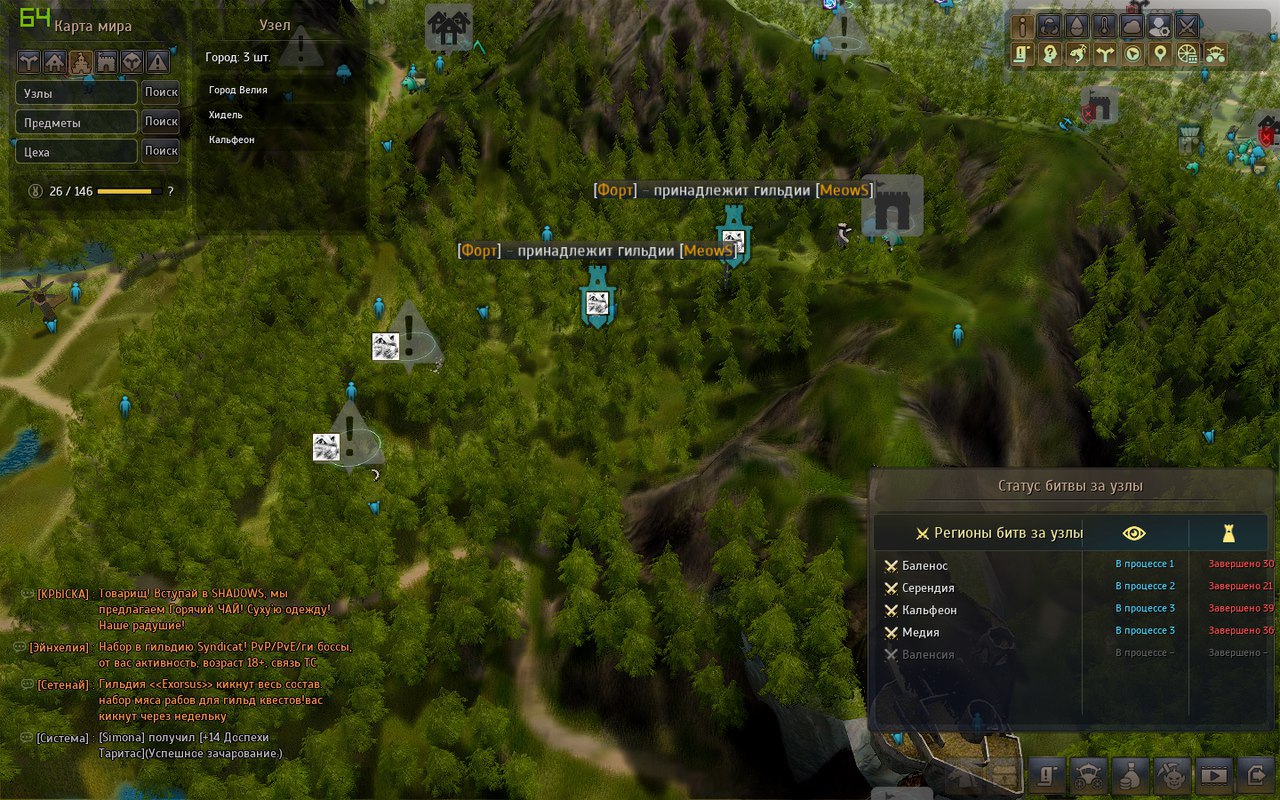Click the Поиск button next to Узлы
The height and width of the screenshot is (800, 1280).
point(161,92)
